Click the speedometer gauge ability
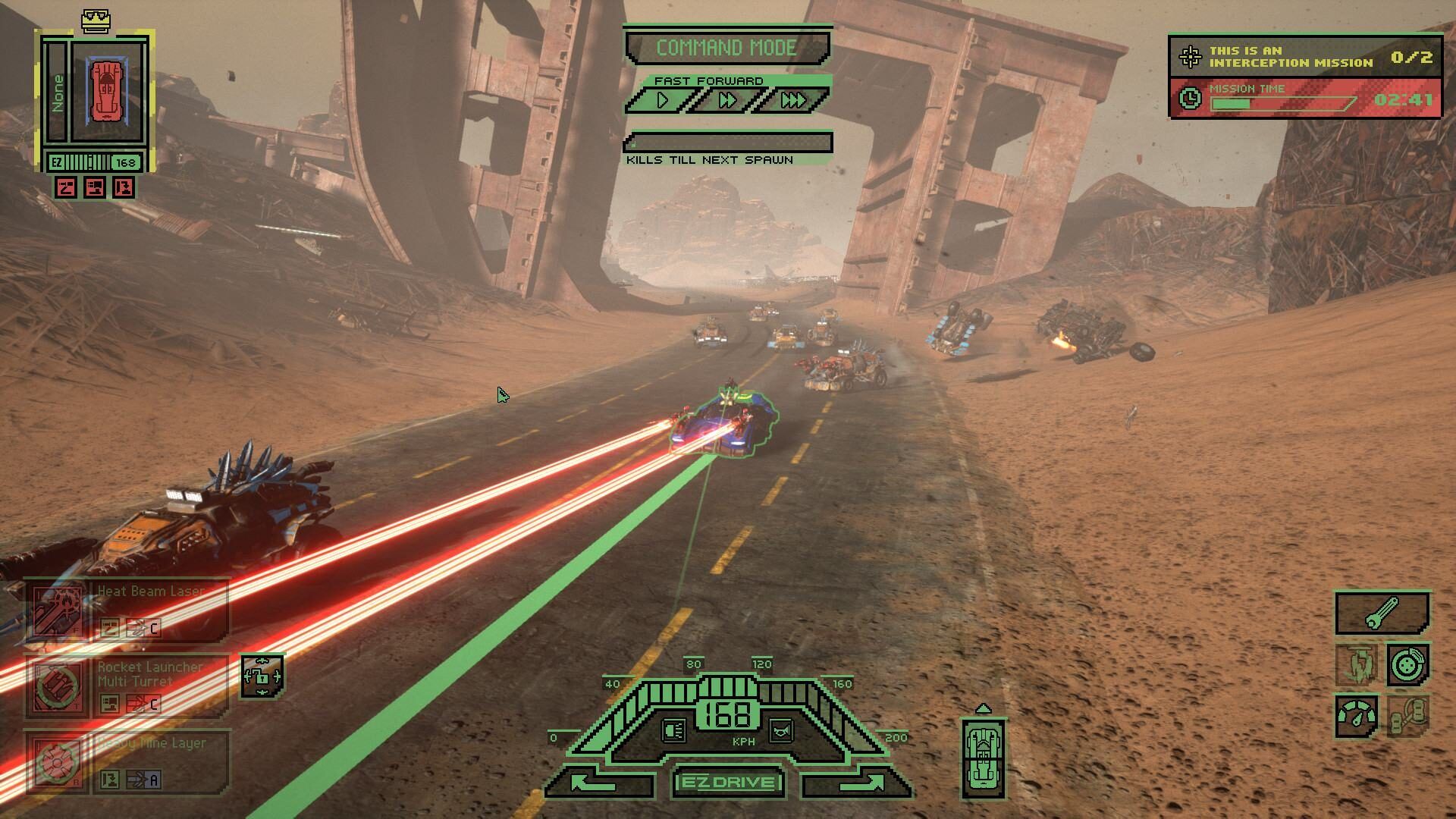Image resolution: width=1456 pixels, height=819 pixels. (x=1357, y=716)
